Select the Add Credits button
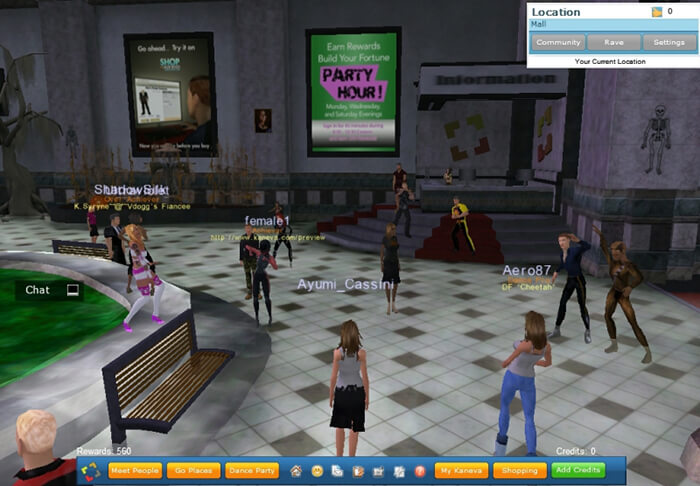Viewport: 700px width, 486px height. click(x=577, y=470)
